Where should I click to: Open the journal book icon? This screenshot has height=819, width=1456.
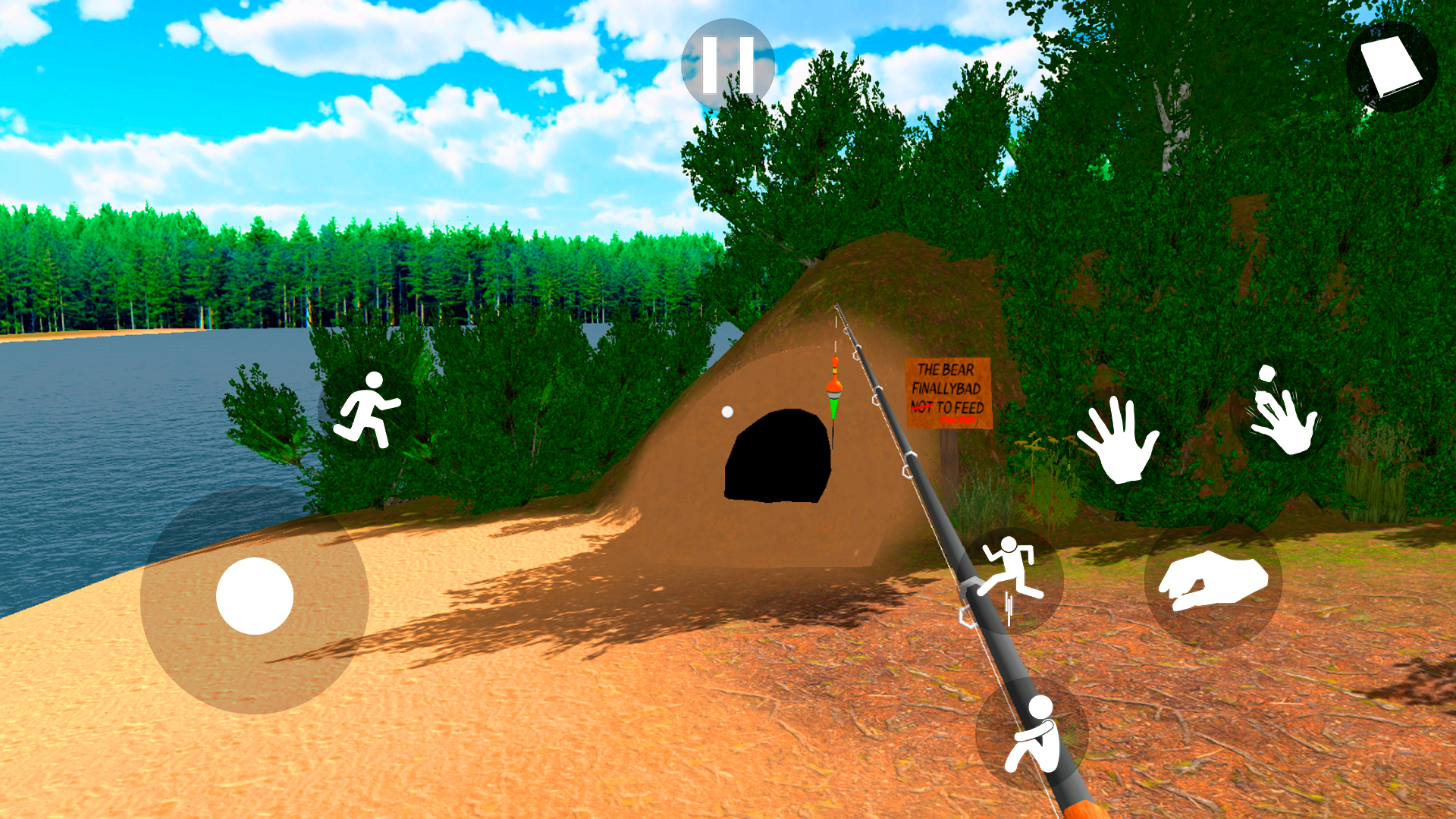(x=1391, y=67)
